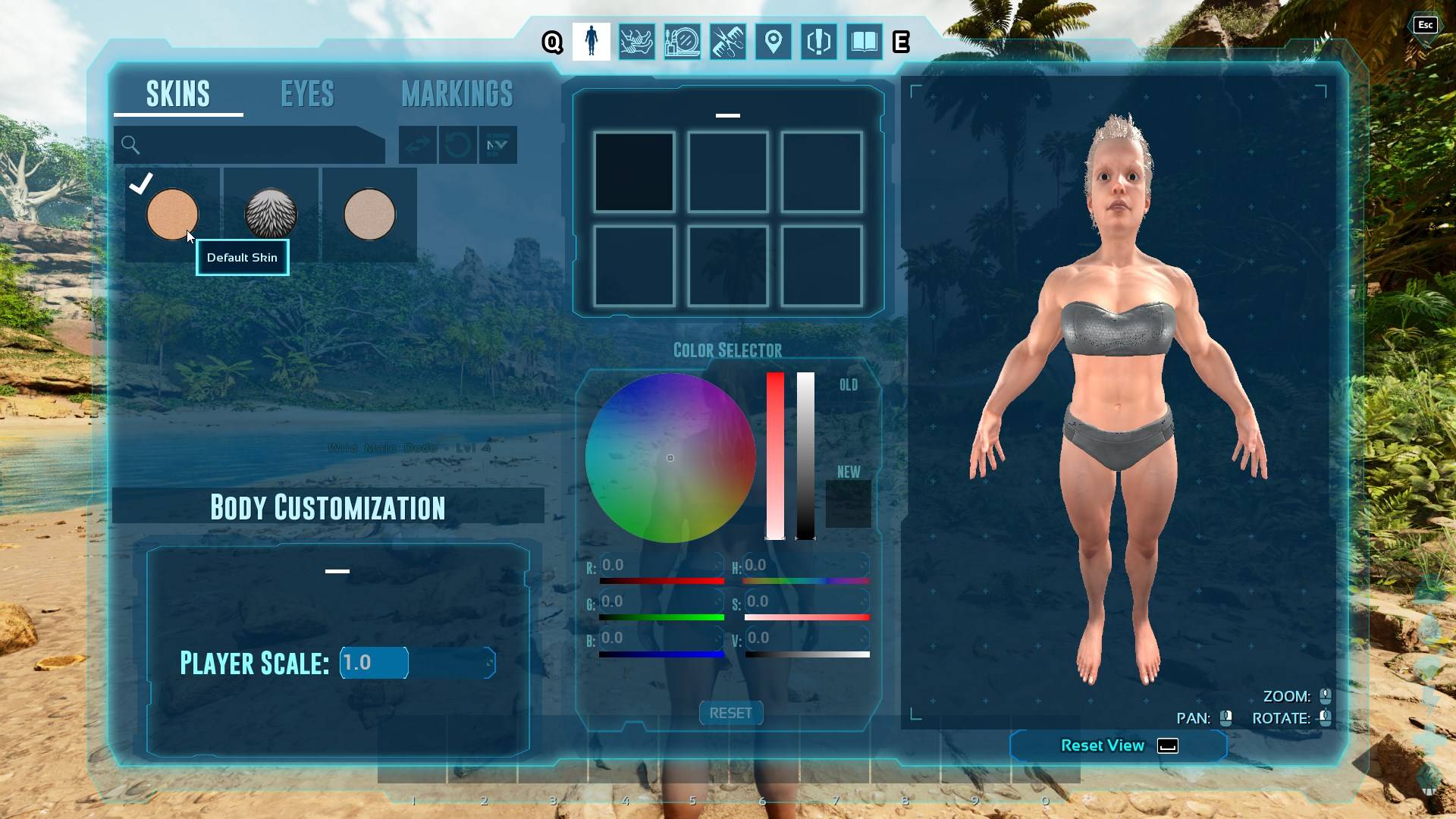This screenshot has height=819, width=1456.
Task: Click the location pin icon in top bar
Action: [773, 42]
